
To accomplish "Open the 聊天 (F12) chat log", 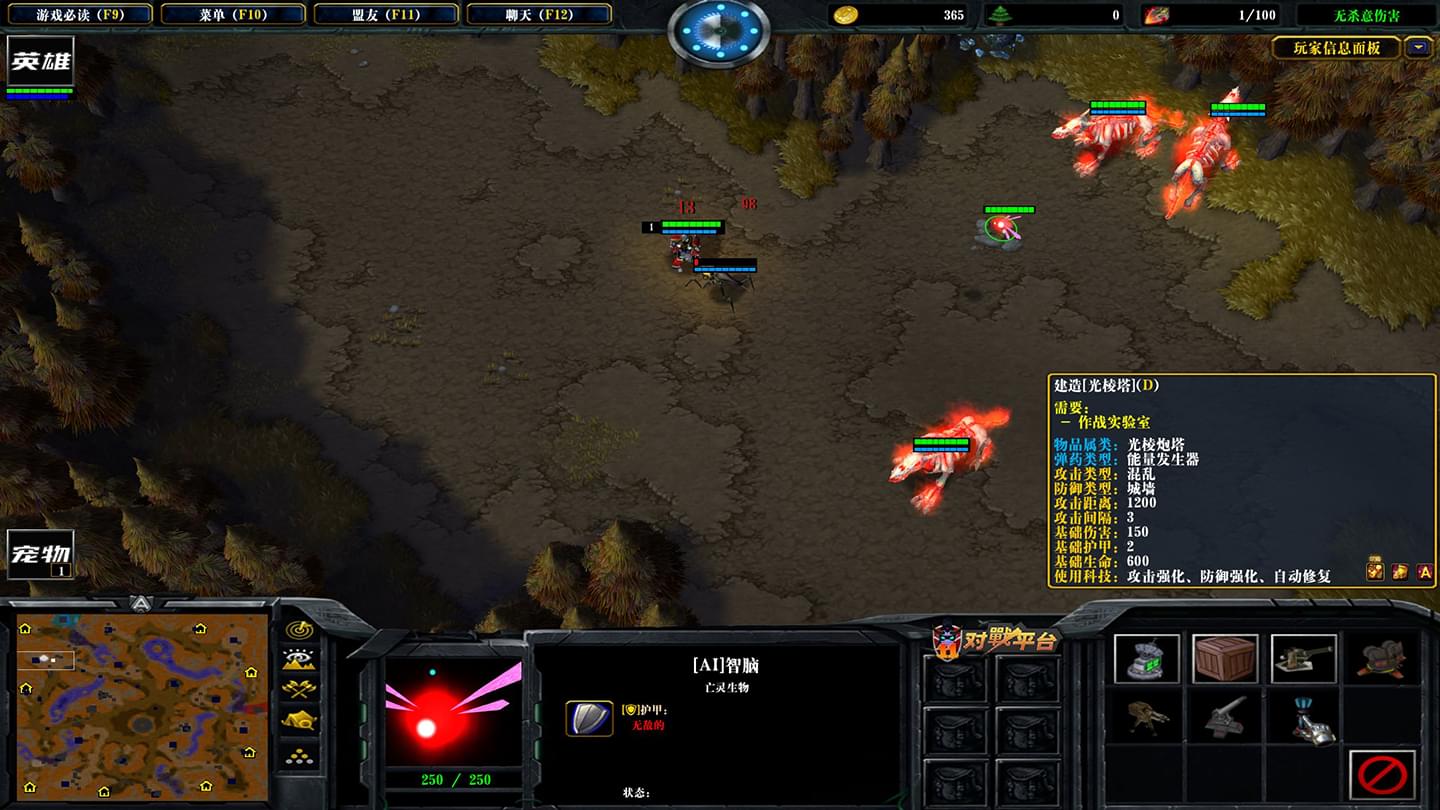I will point(538,15).
